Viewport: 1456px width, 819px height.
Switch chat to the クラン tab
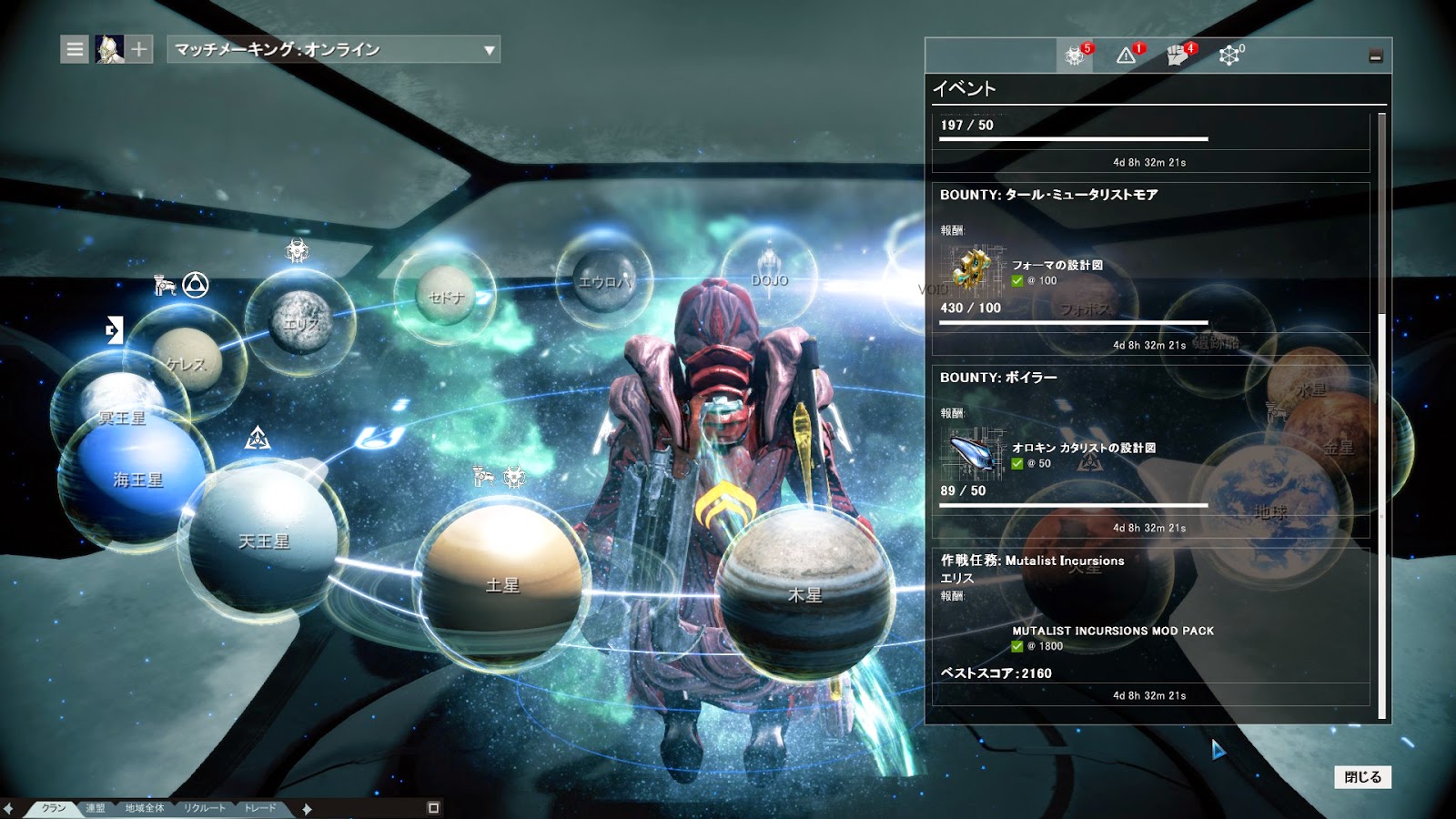coord(54,808)
